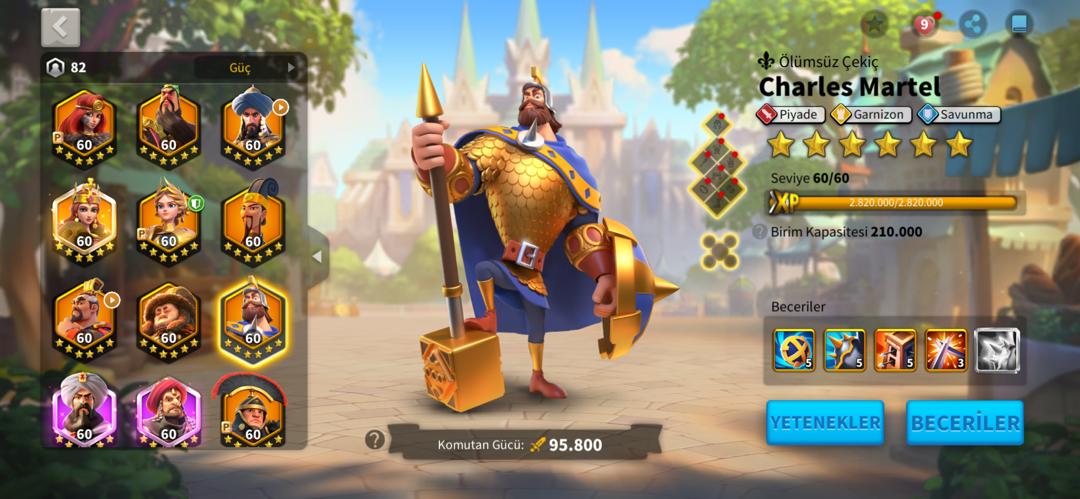Show help for Birim Kapasitesi

click(x=760, y=232)
